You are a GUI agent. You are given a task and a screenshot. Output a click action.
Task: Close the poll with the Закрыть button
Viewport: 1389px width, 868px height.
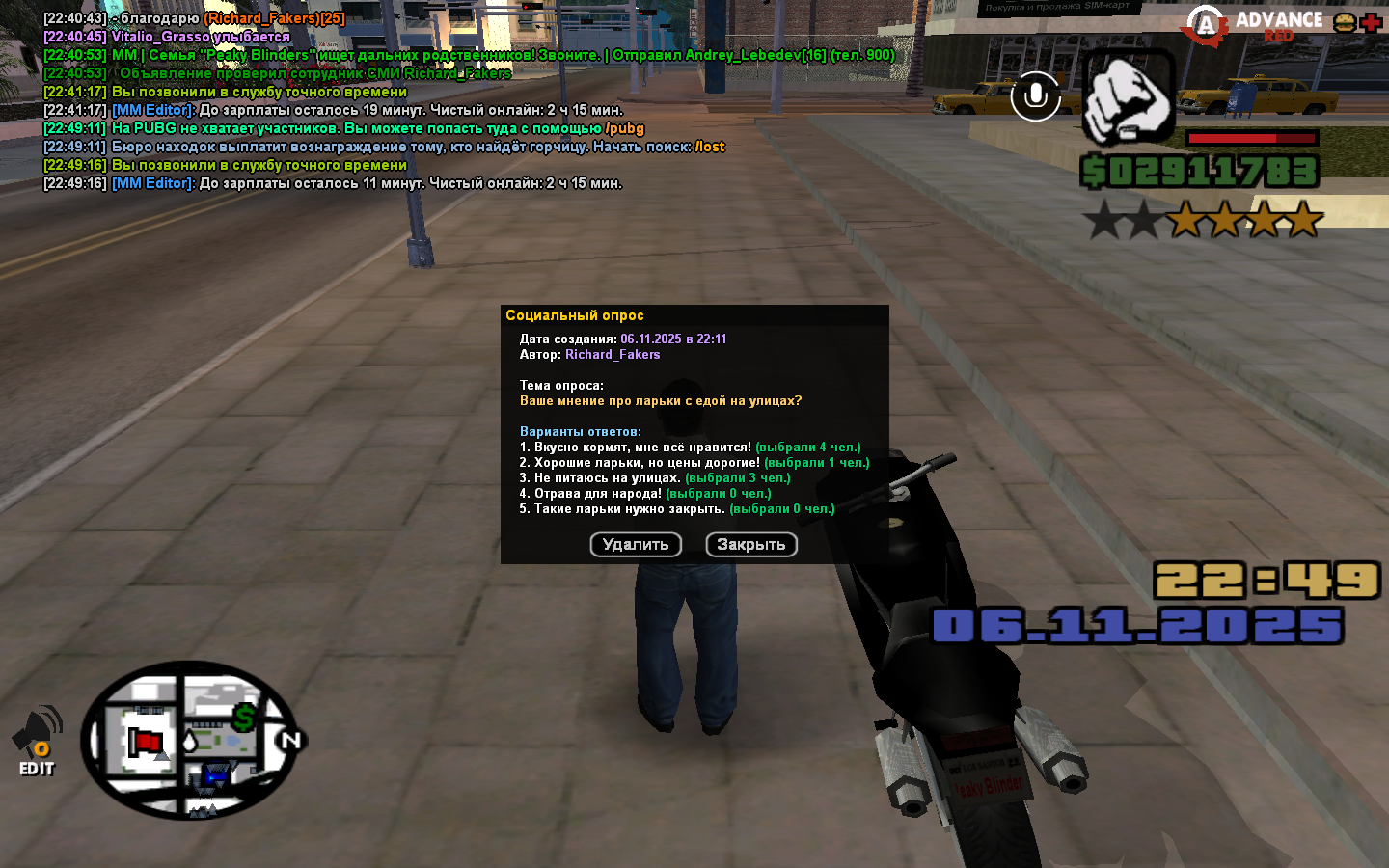click(751, 545)
